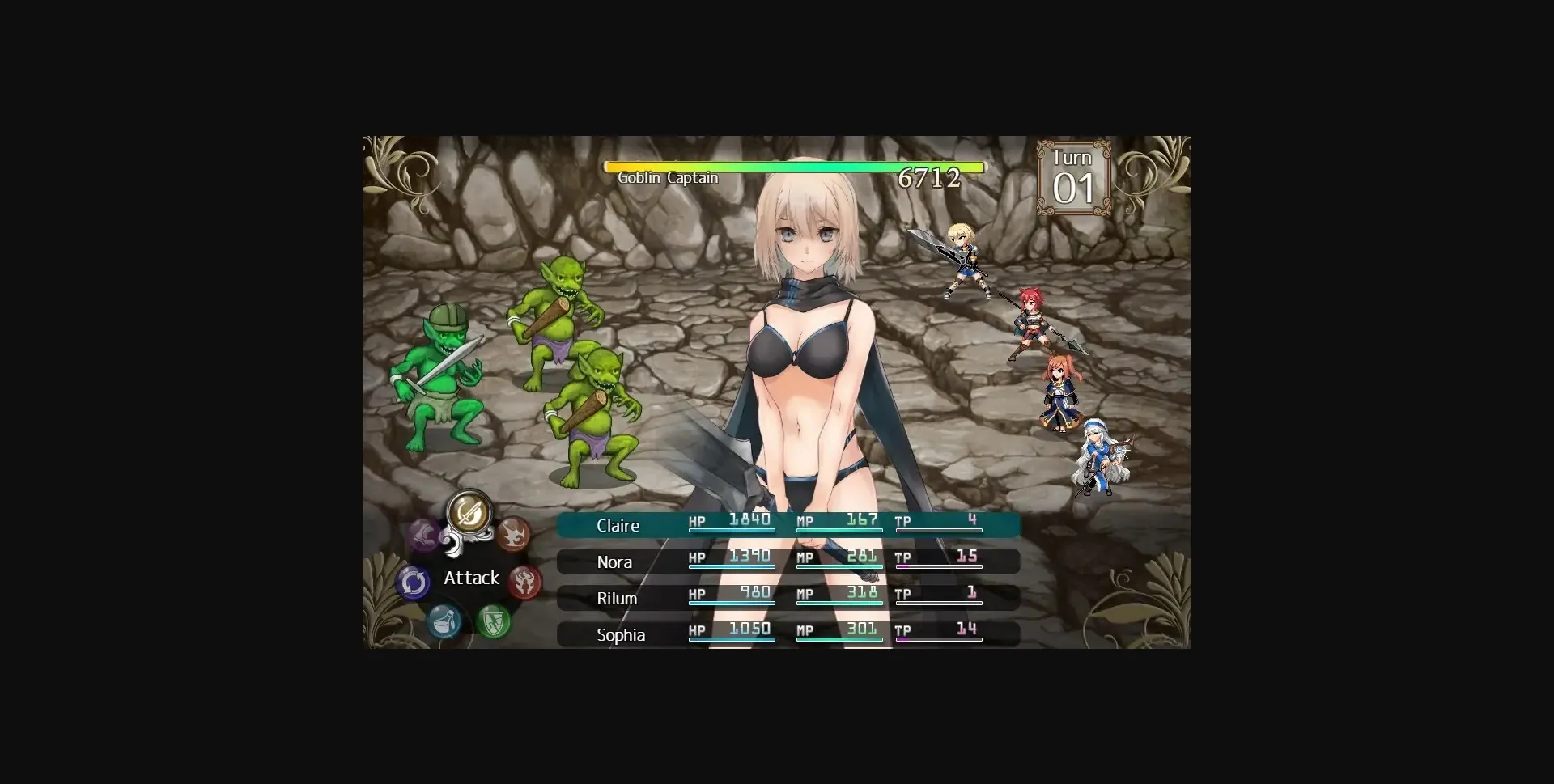This screenshot has width=1554, height=784.
Task: Select the brown claw skill icon
Action: pos(514,534)
